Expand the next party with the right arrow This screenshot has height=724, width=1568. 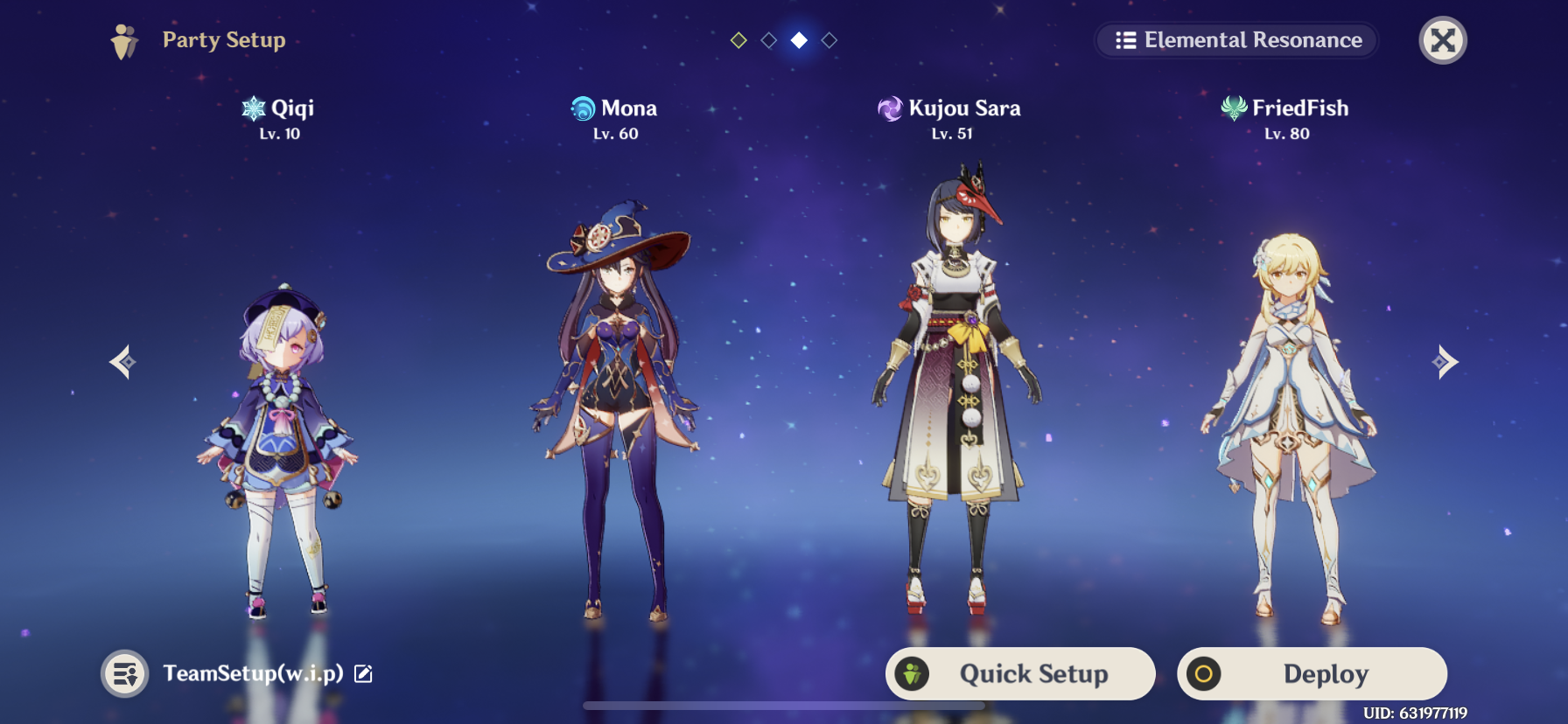coord(1444,361)
